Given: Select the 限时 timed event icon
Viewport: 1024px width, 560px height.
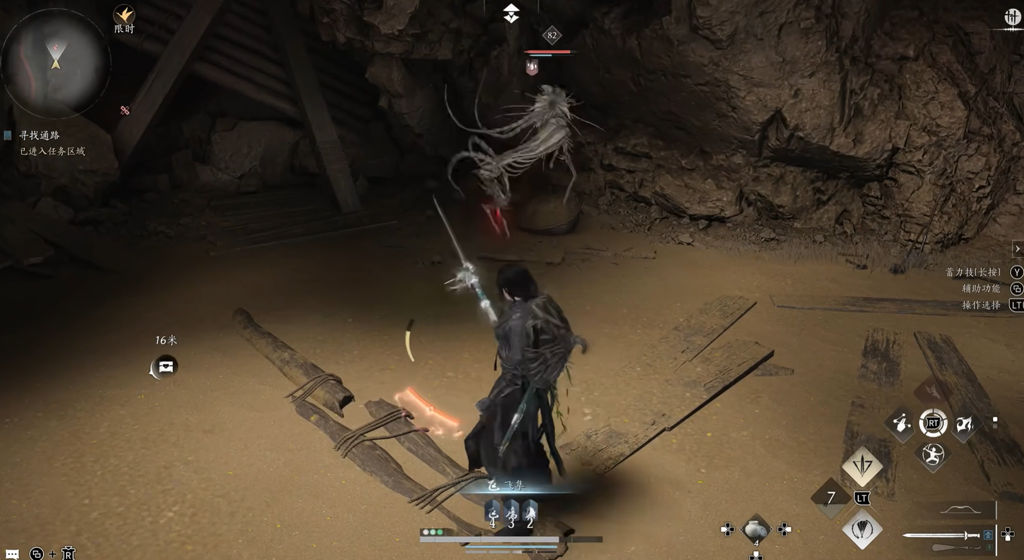Looking at the screenshot, I should pyautogui.click(x=124, y=16).
